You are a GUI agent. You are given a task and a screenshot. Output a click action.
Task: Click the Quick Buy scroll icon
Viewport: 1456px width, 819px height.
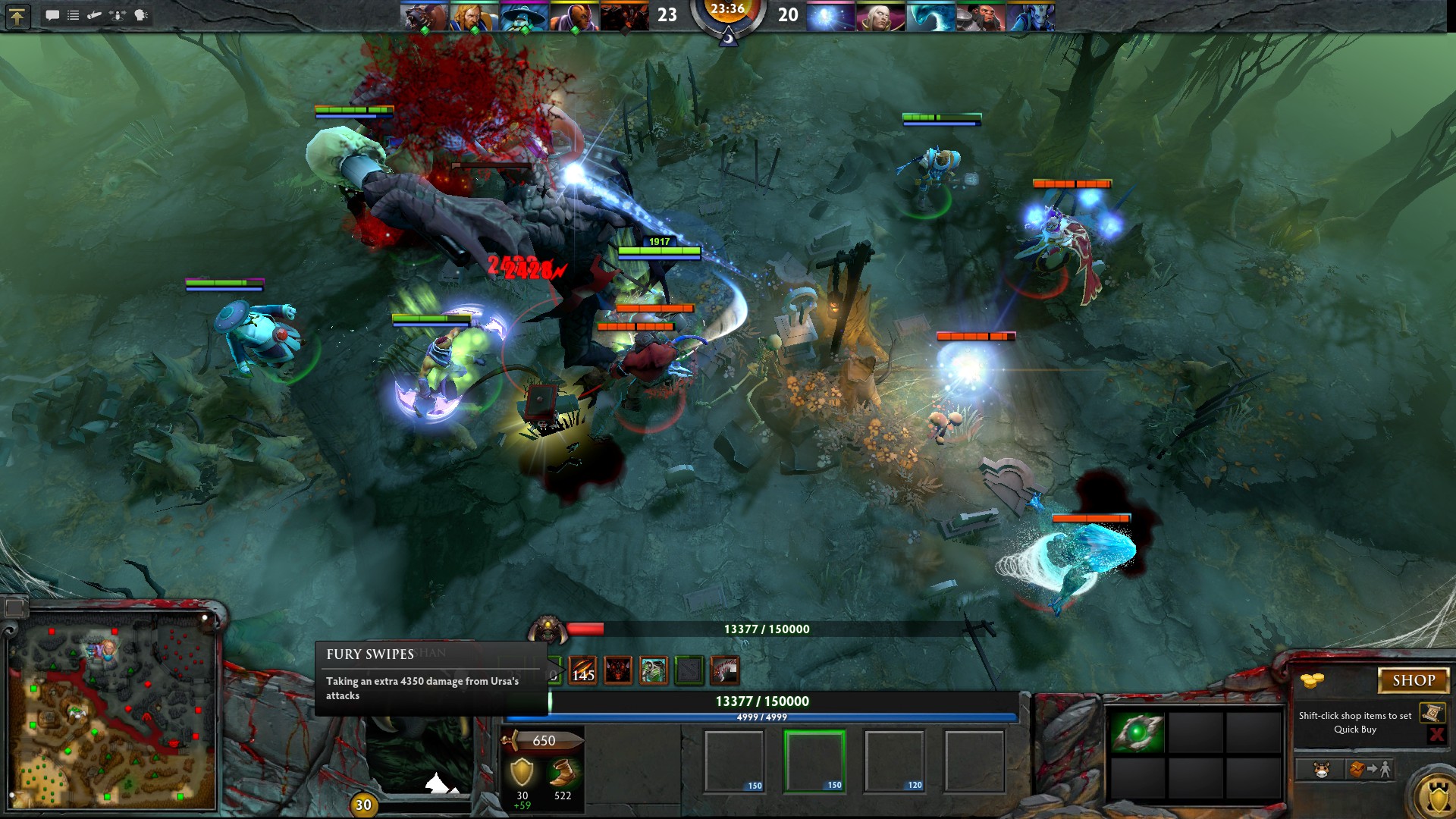point(1432,713)
